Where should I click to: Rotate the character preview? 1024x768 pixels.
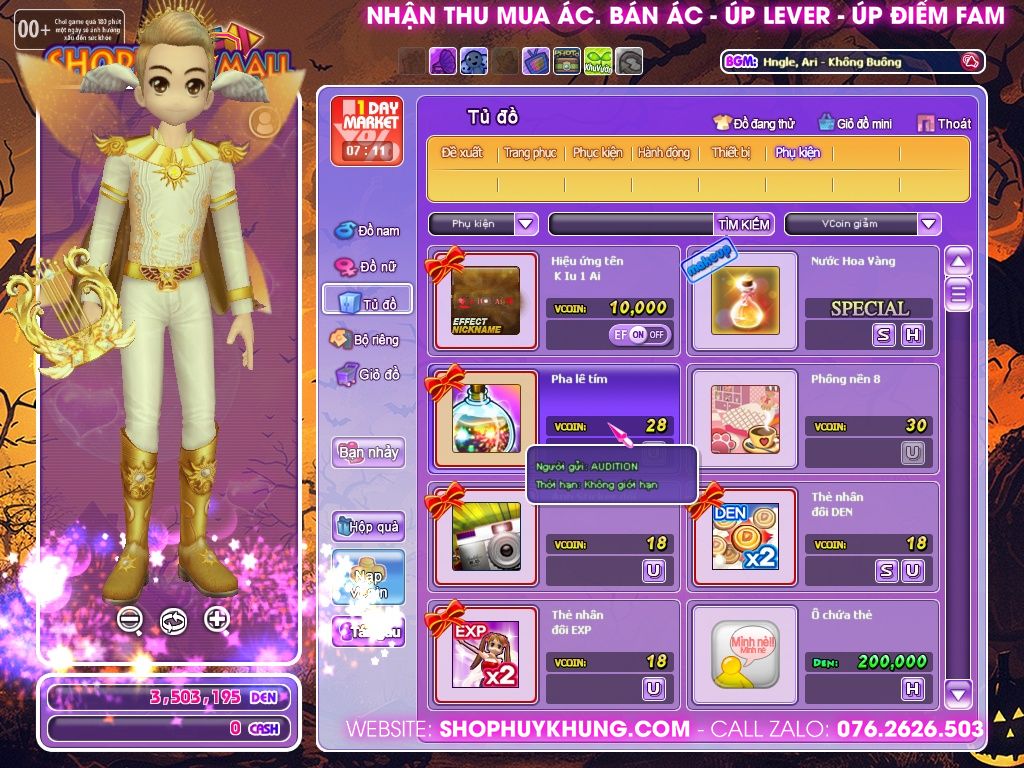point(173,620)
